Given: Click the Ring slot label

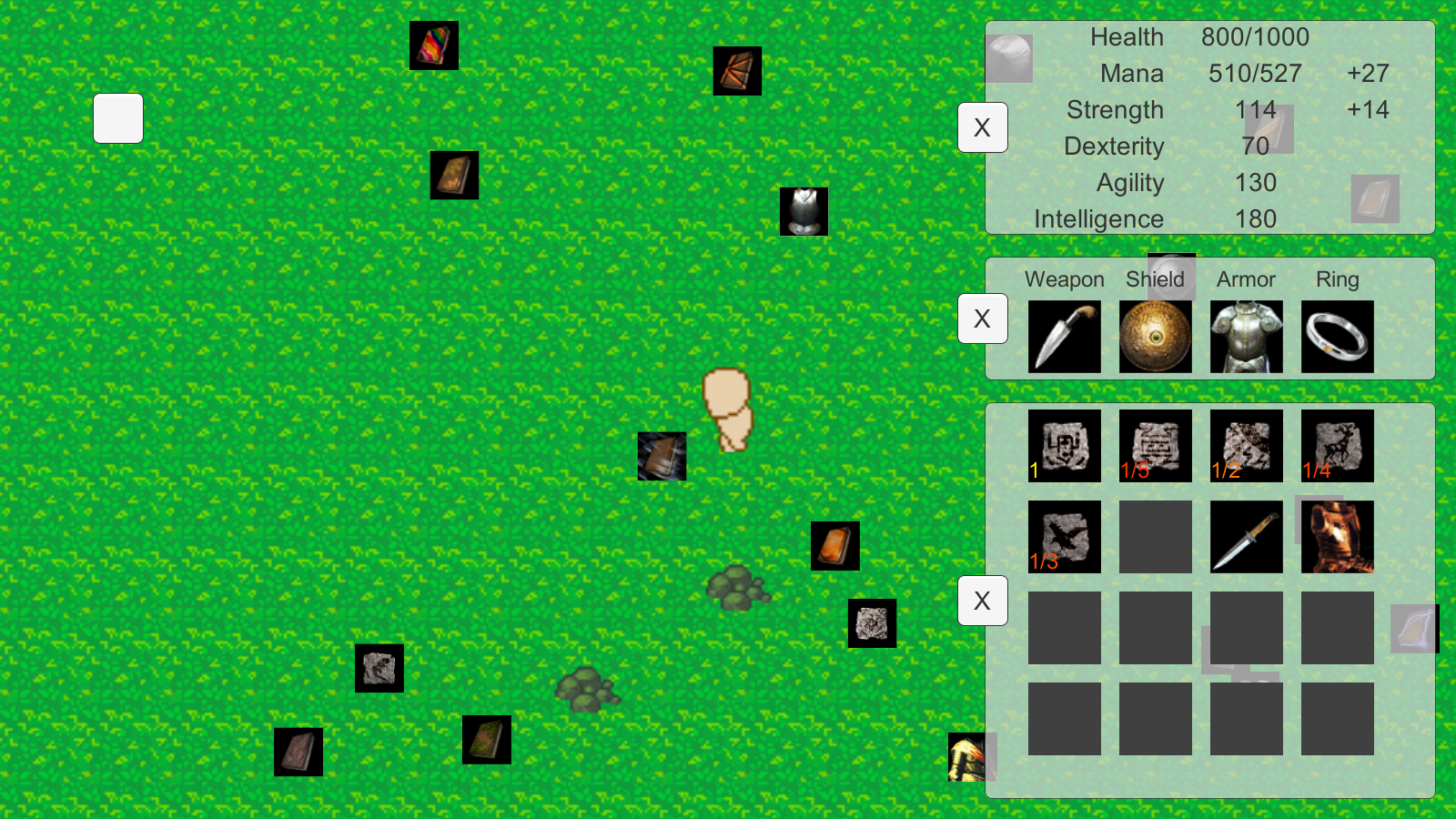Looking at the screenshot, I should coord(1337,279).
